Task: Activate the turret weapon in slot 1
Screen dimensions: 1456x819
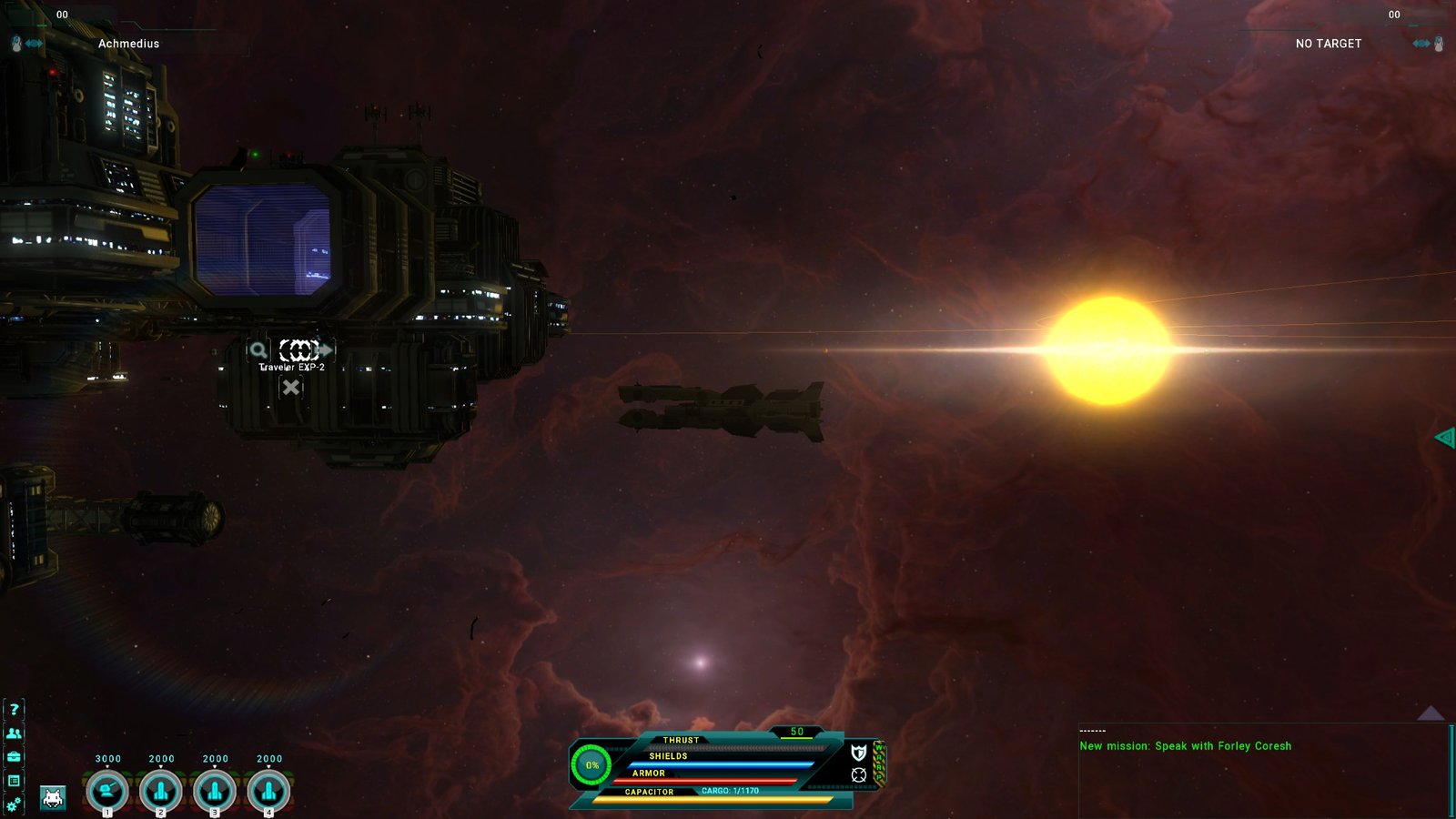Action: click(x=107, y=791)
